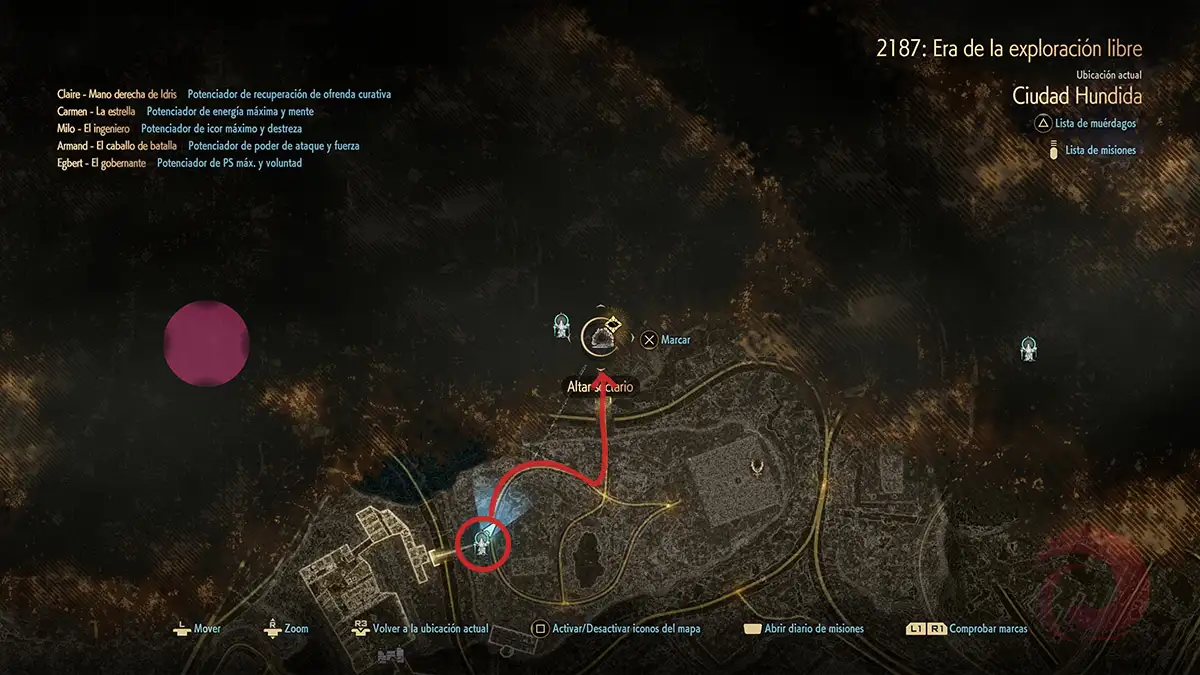1200x675 pixels.
Task: Select the Claire - Mano derecha de Idris entry
Action: coord(117,94)
